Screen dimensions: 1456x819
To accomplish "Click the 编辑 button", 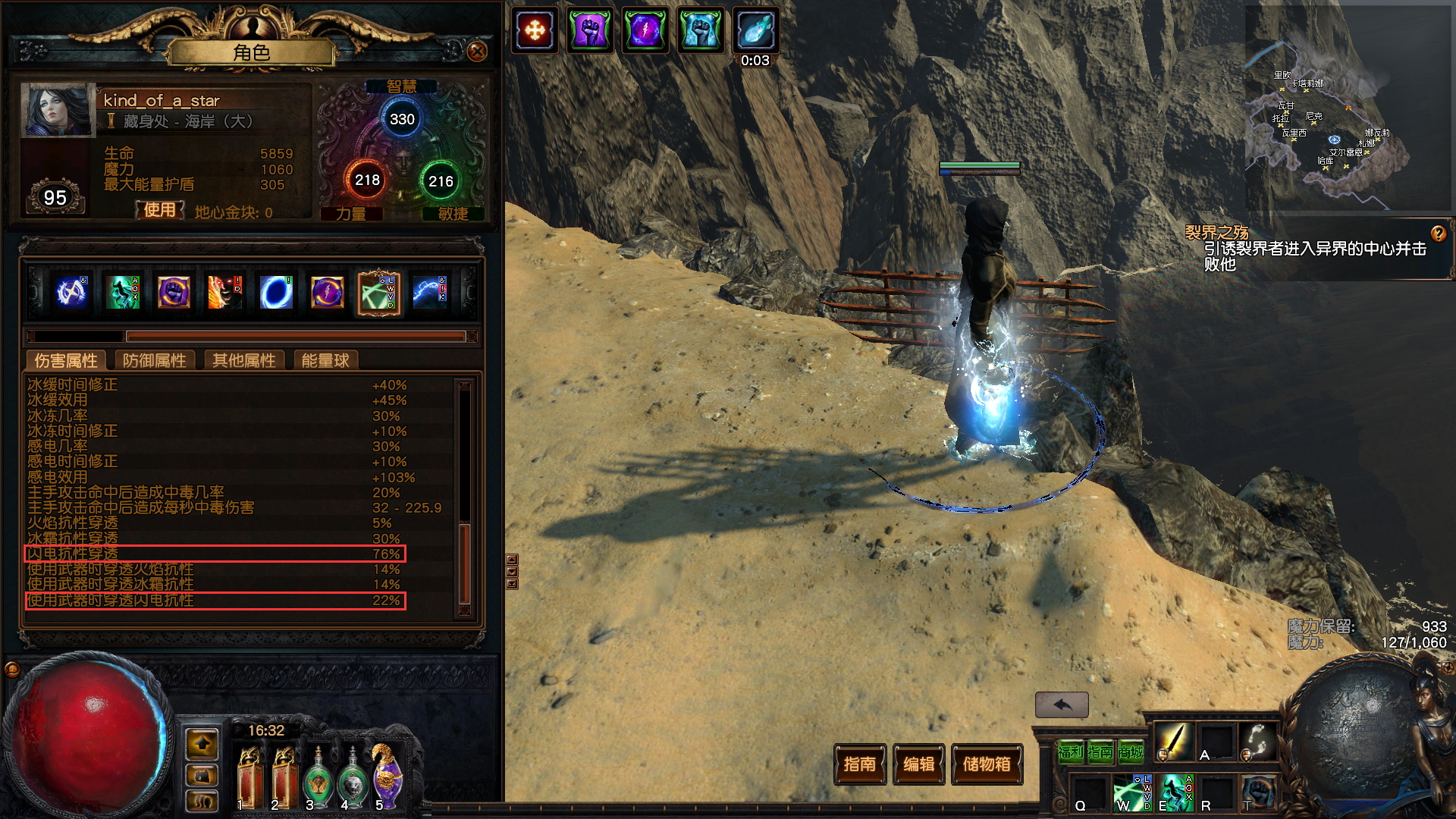I will [x=919, y=764].
